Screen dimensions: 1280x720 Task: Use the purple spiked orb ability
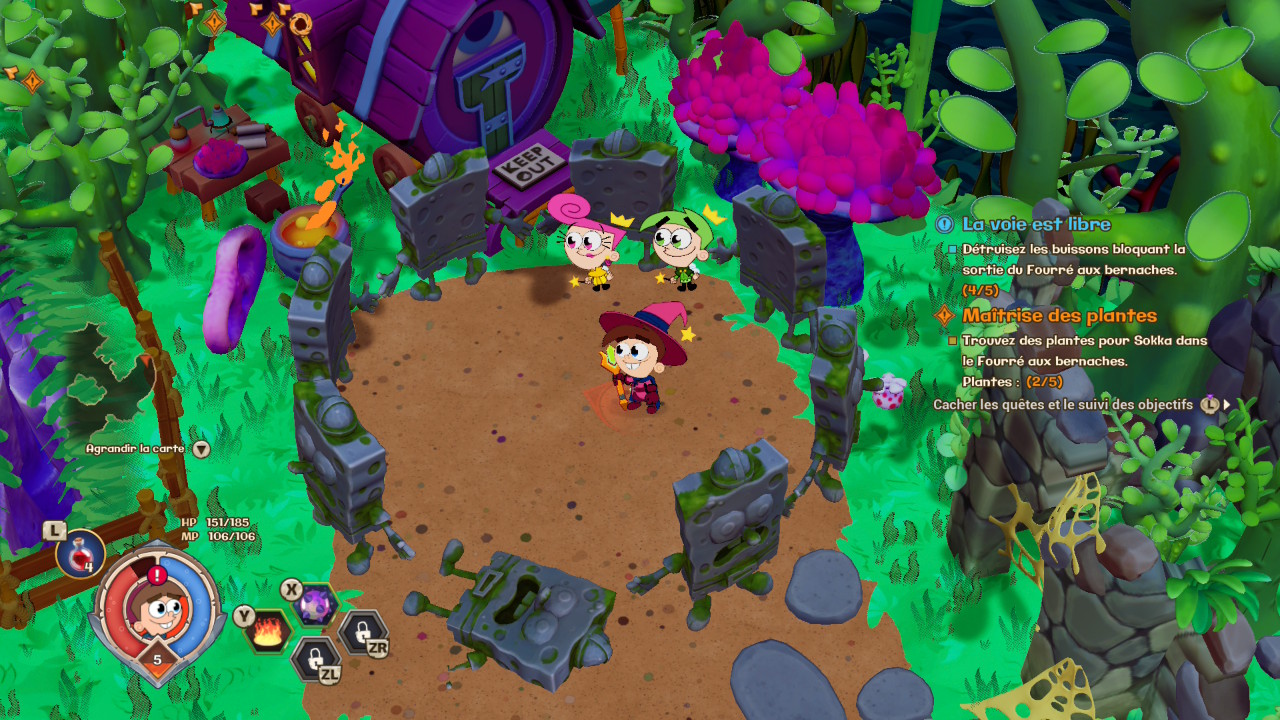point(316,604)
